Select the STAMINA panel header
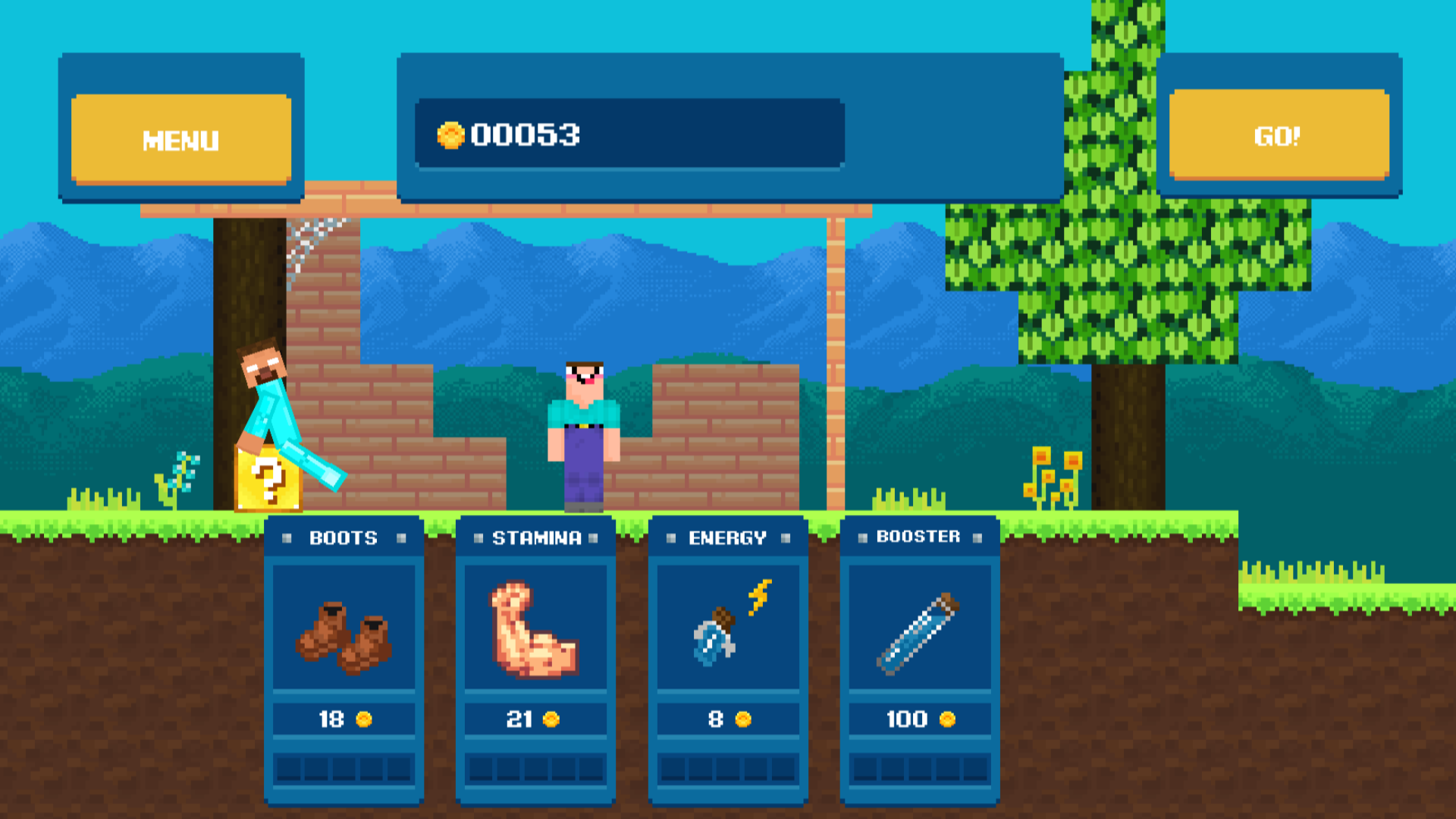1456x819 pixels. pos(535,538)
